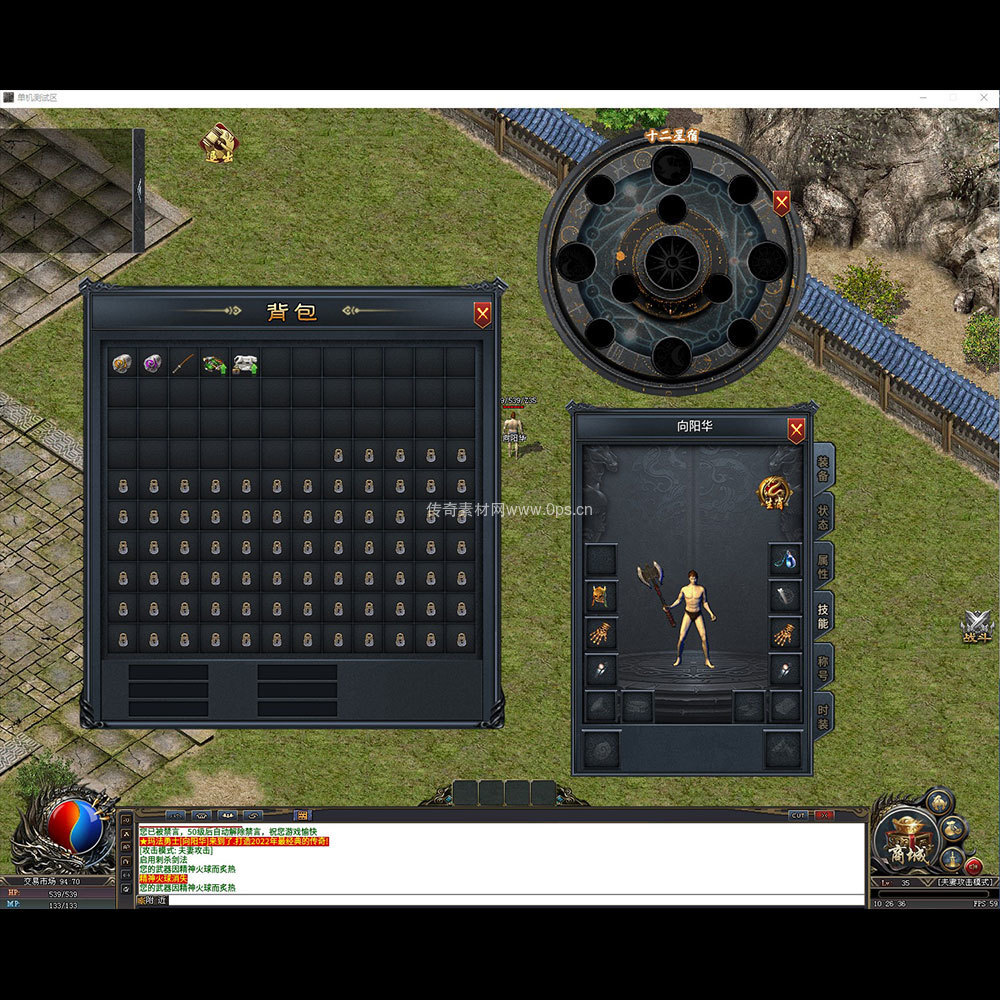Select the equipped blue necklace slot
The image size is (1000, 1000).
[x=785, y=560]
